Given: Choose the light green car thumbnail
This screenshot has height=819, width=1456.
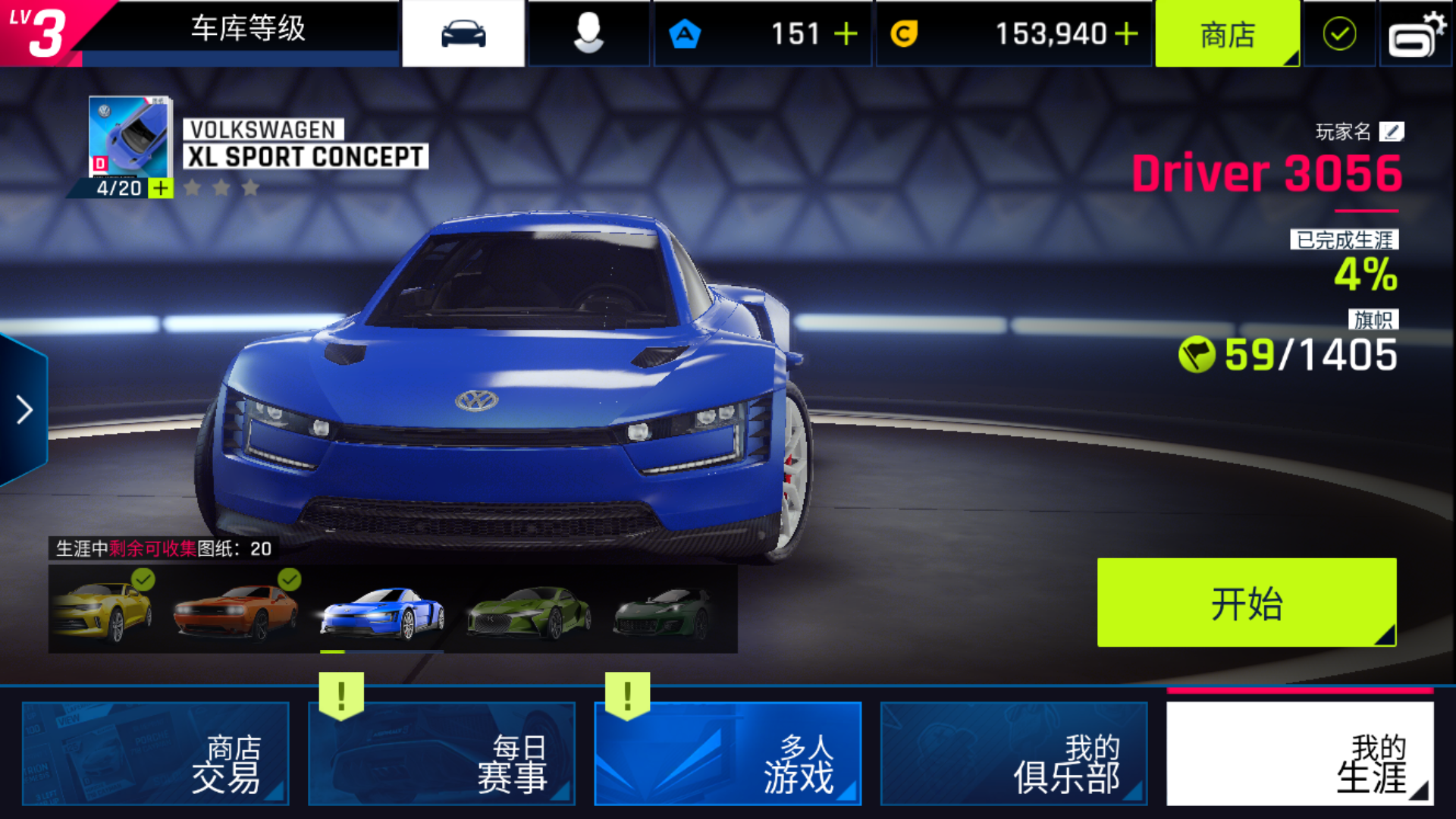Looking at the screenshot, I should [529, 611].
